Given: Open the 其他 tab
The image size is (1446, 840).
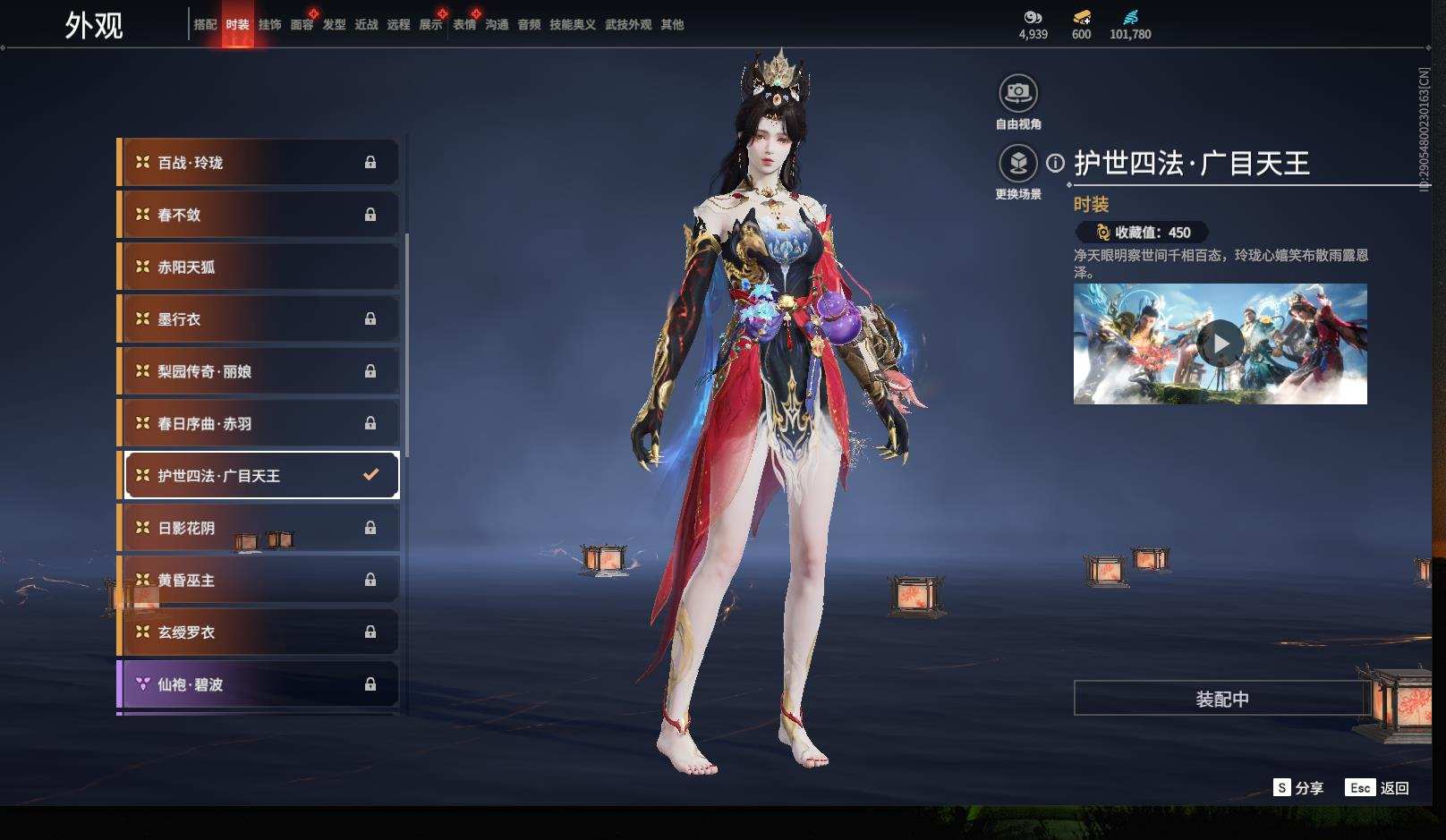Looking at the screenshot, I should click(x=672, y=25).
